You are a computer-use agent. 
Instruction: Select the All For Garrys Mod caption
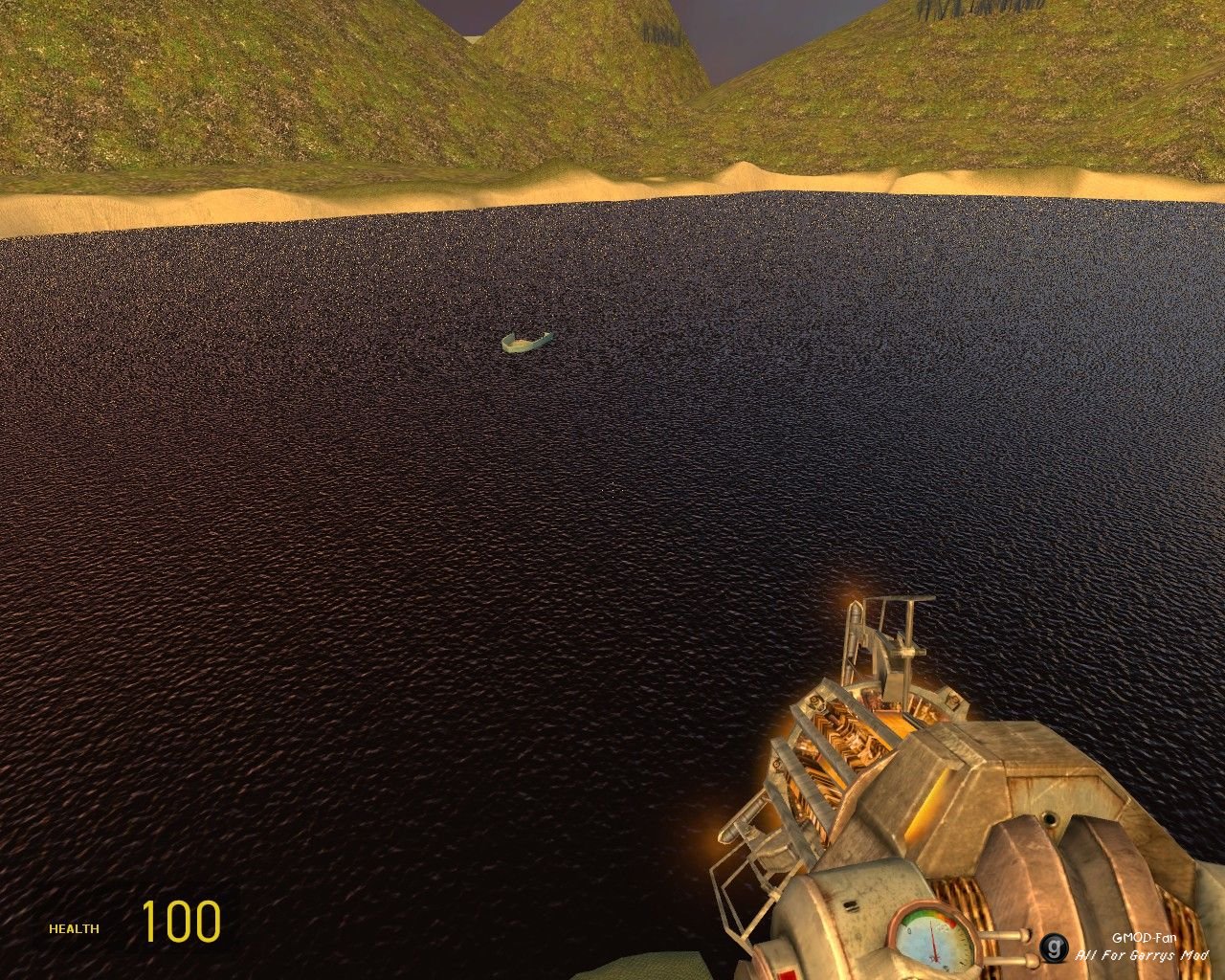tap(1144, 954)
